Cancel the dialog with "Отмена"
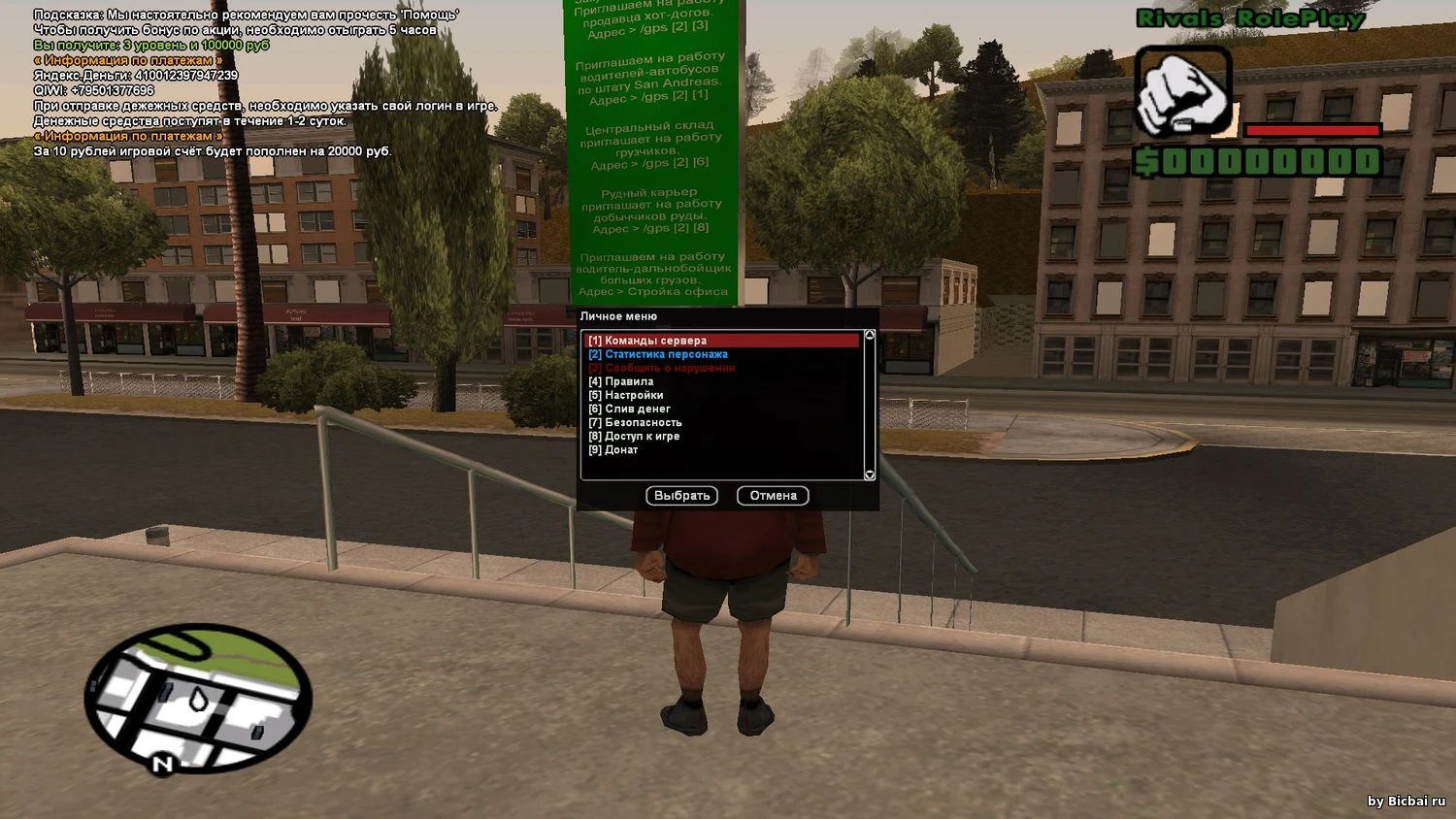Viewport: 1456px width, 819px height. click(x=773, y=496)
